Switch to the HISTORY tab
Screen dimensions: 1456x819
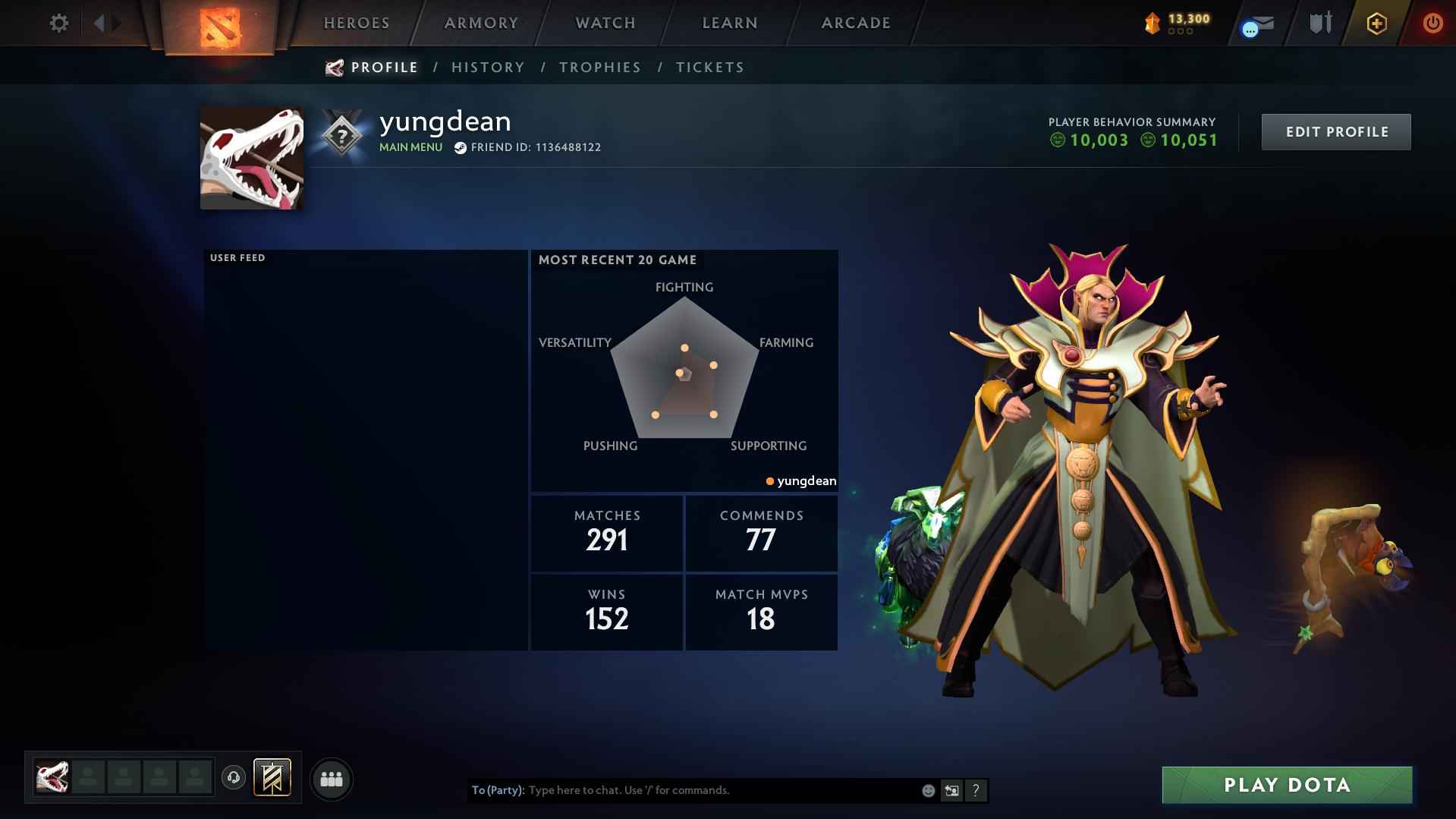tap(488, 67)
